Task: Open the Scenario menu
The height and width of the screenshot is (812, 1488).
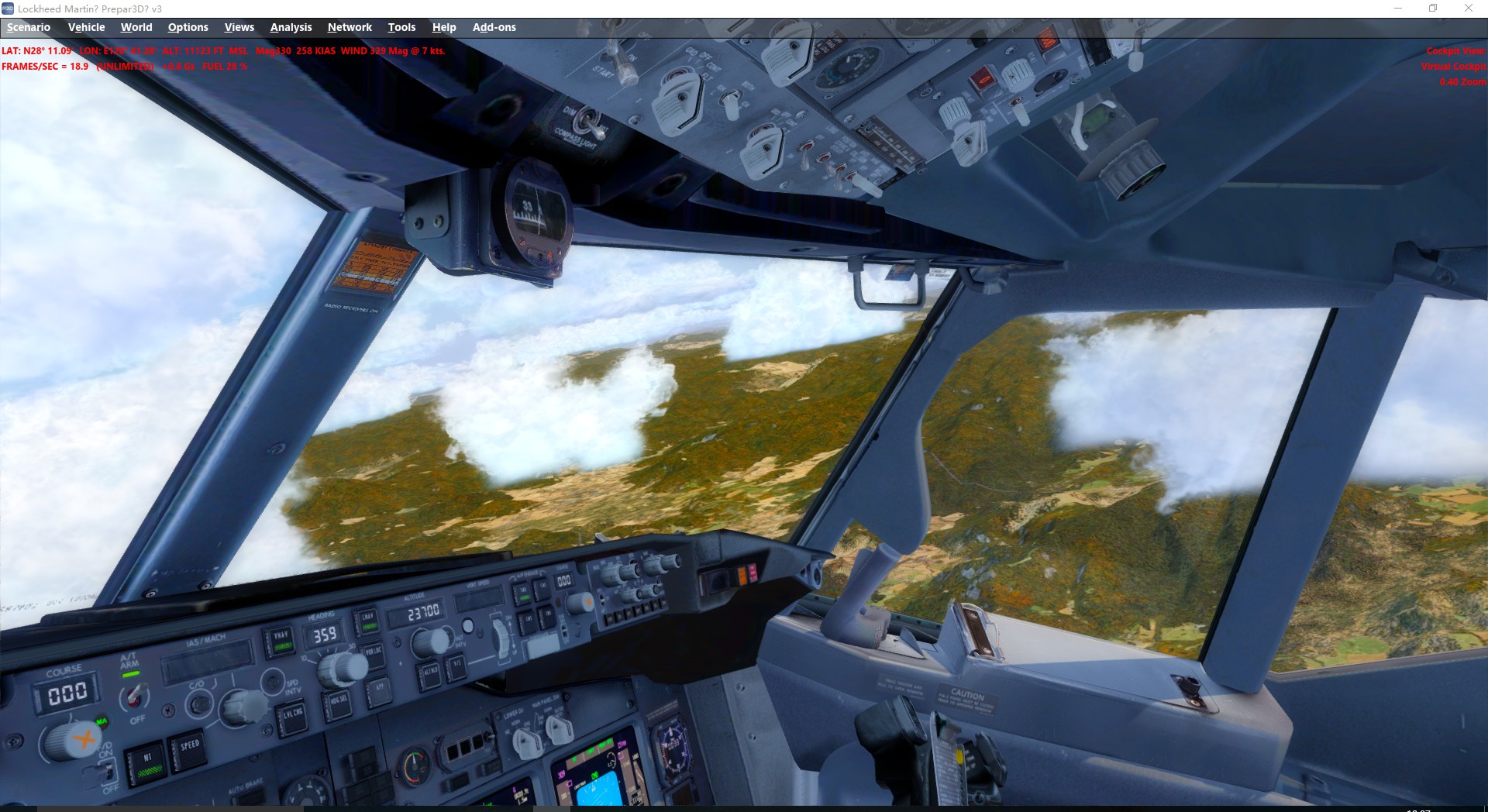Action: (29, 27)
